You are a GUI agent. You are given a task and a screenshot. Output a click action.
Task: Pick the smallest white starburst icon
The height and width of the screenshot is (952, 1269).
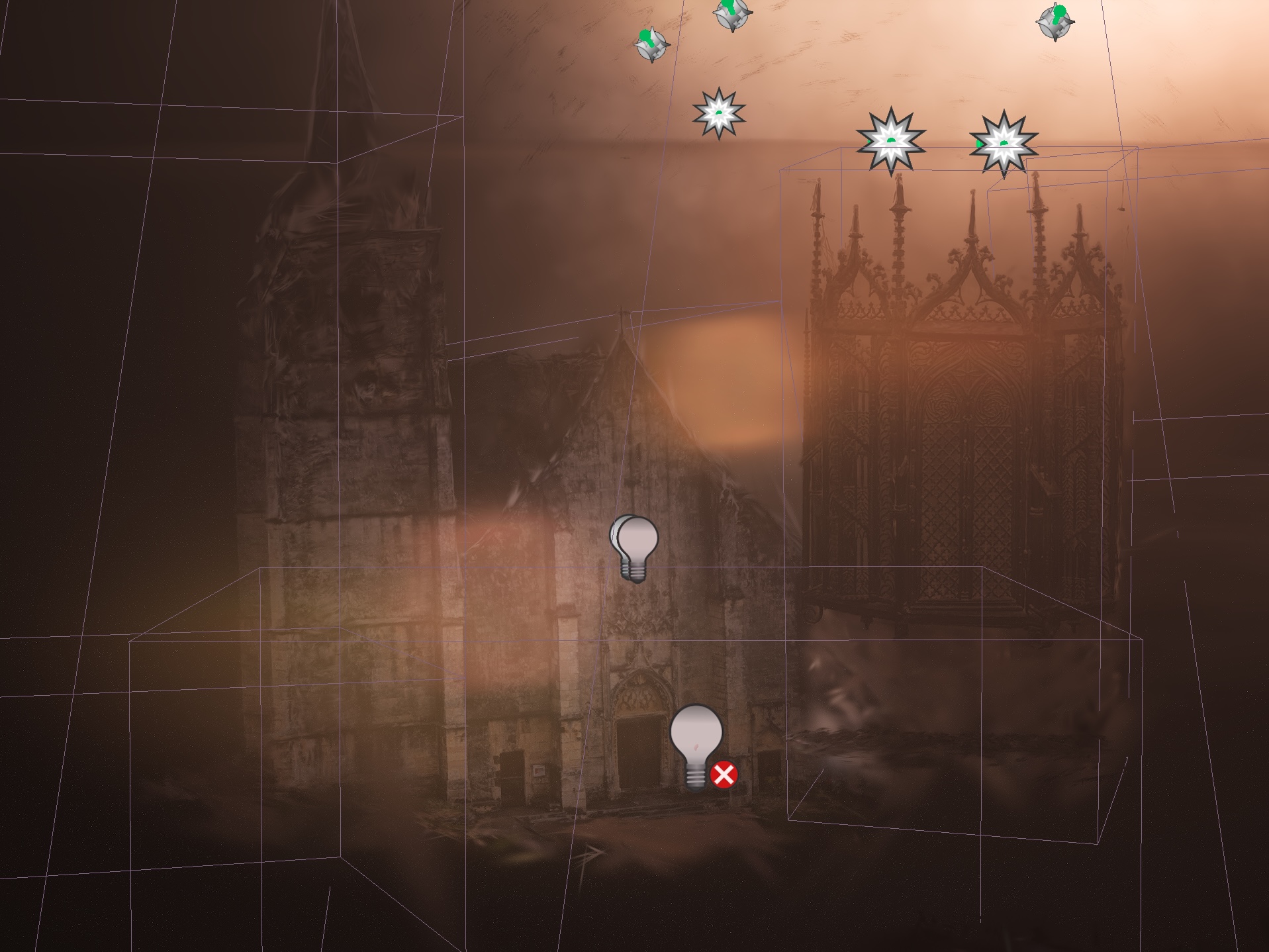point(719,113)
